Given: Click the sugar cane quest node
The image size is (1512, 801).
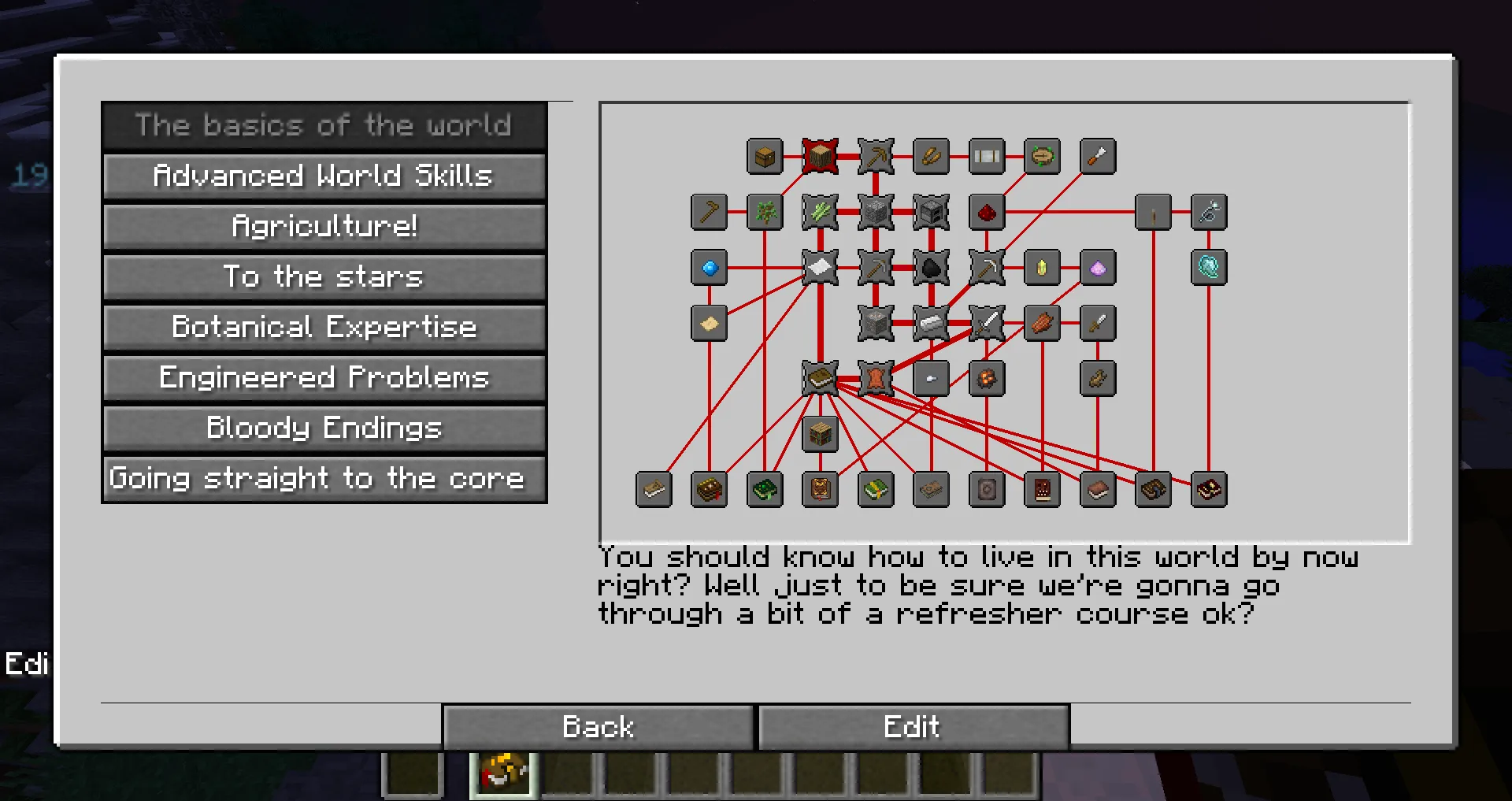Looking at the screenshot, I should [x=820, y=213].
